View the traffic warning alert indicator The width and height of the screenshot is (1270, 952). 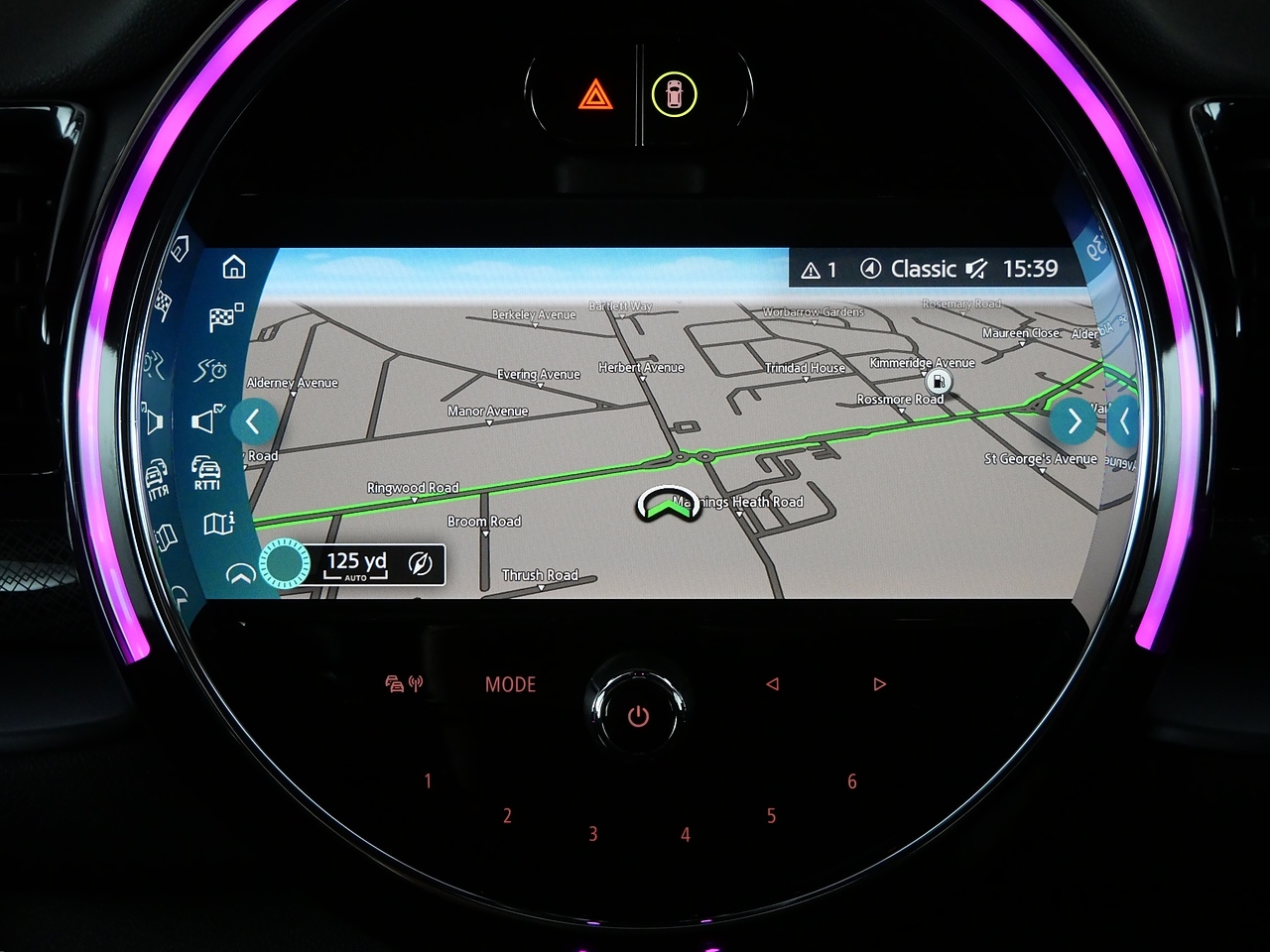point(820,270)
